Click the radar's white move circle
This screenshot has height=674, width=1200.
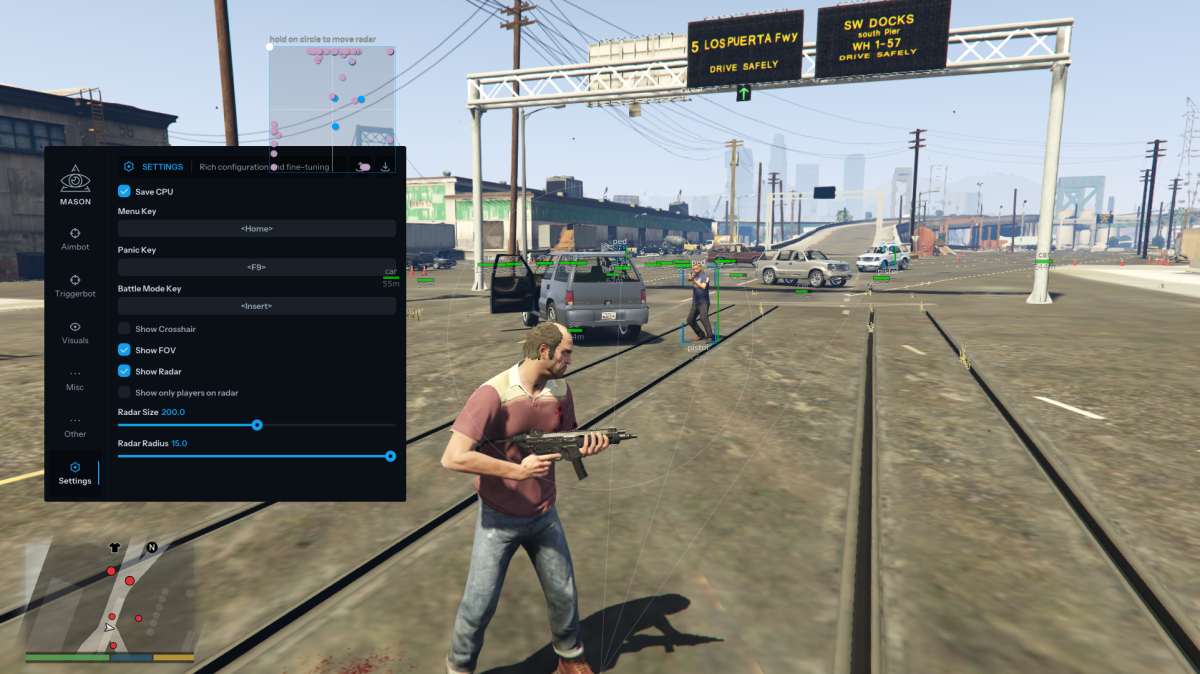(269, 46)
